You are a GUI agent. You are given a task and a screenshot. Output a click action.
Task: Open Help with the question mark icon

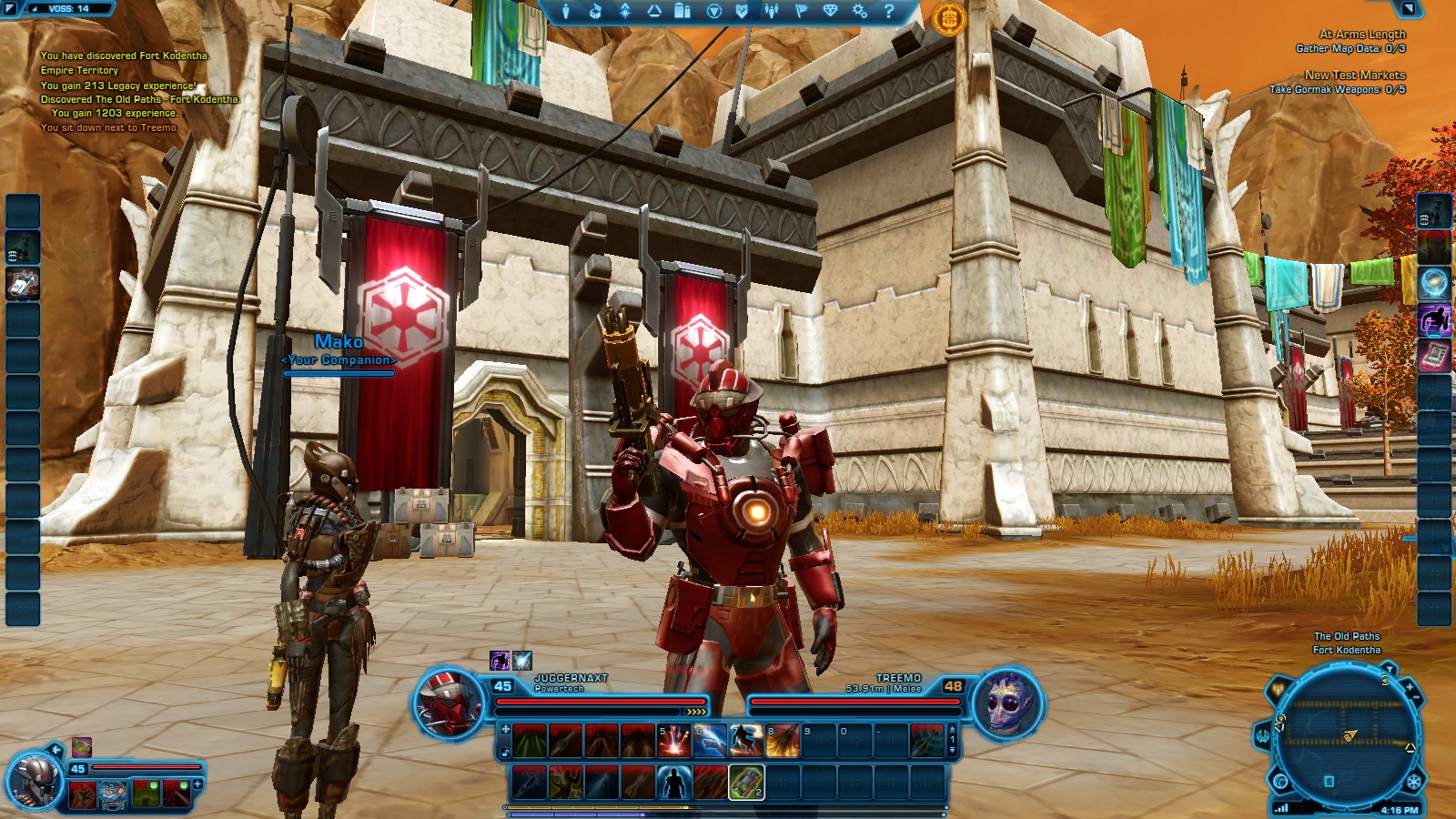(x=887, y=12)
